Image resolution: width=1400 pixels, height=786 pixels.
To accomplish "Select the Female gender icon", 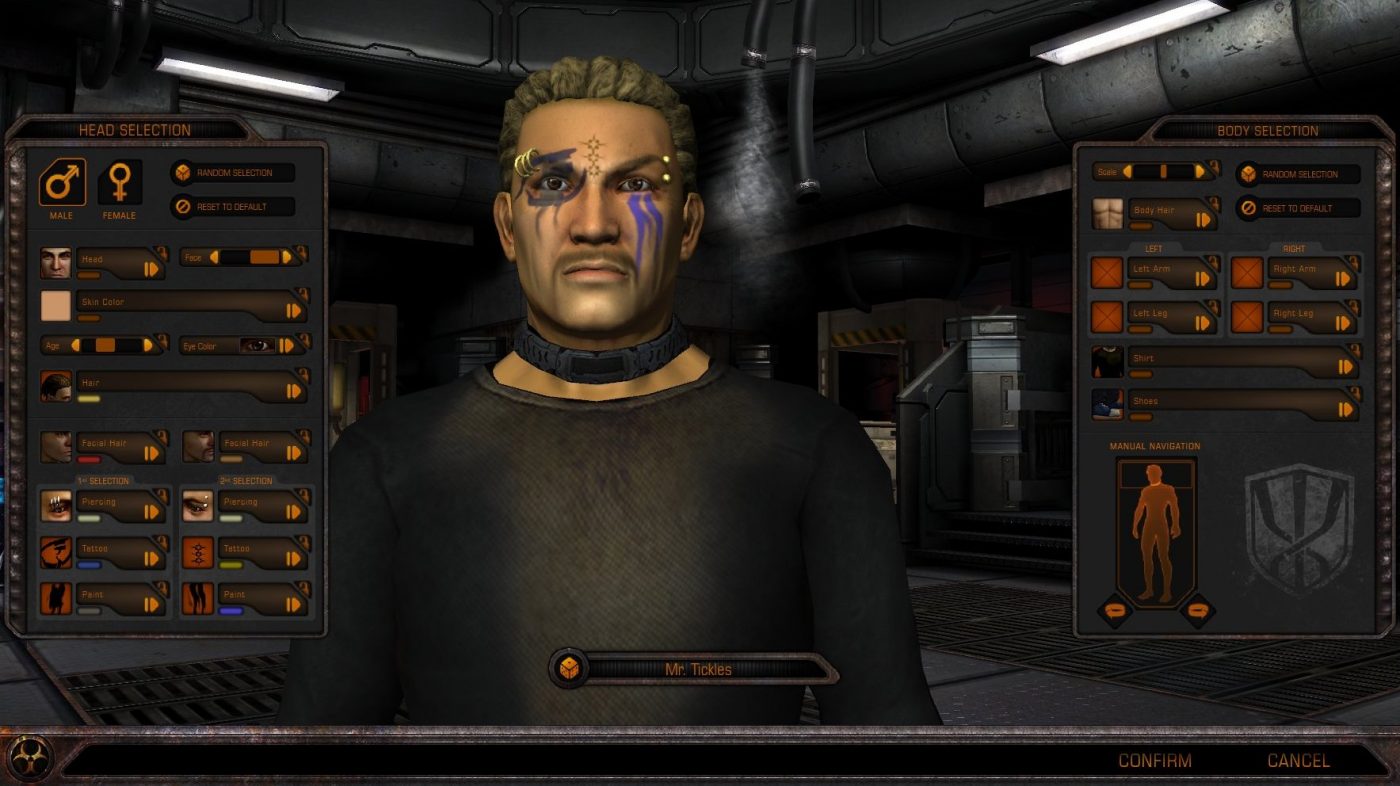I will 119,183.
